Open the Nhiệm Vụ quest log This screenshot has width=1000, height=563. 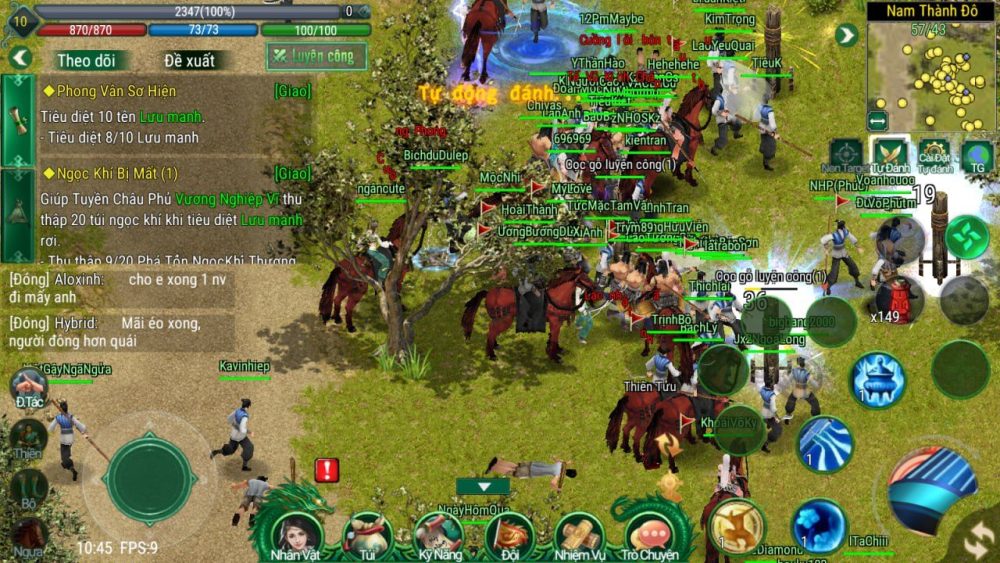click(x=580, y=534)
